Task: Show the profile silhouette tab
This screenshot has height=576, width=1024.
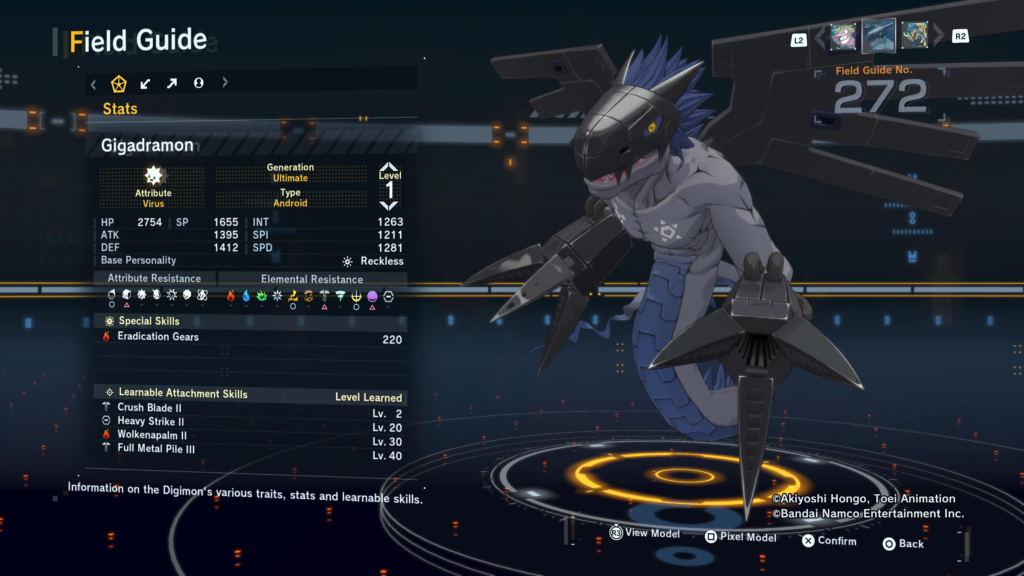Action: (x=199, y=84)
